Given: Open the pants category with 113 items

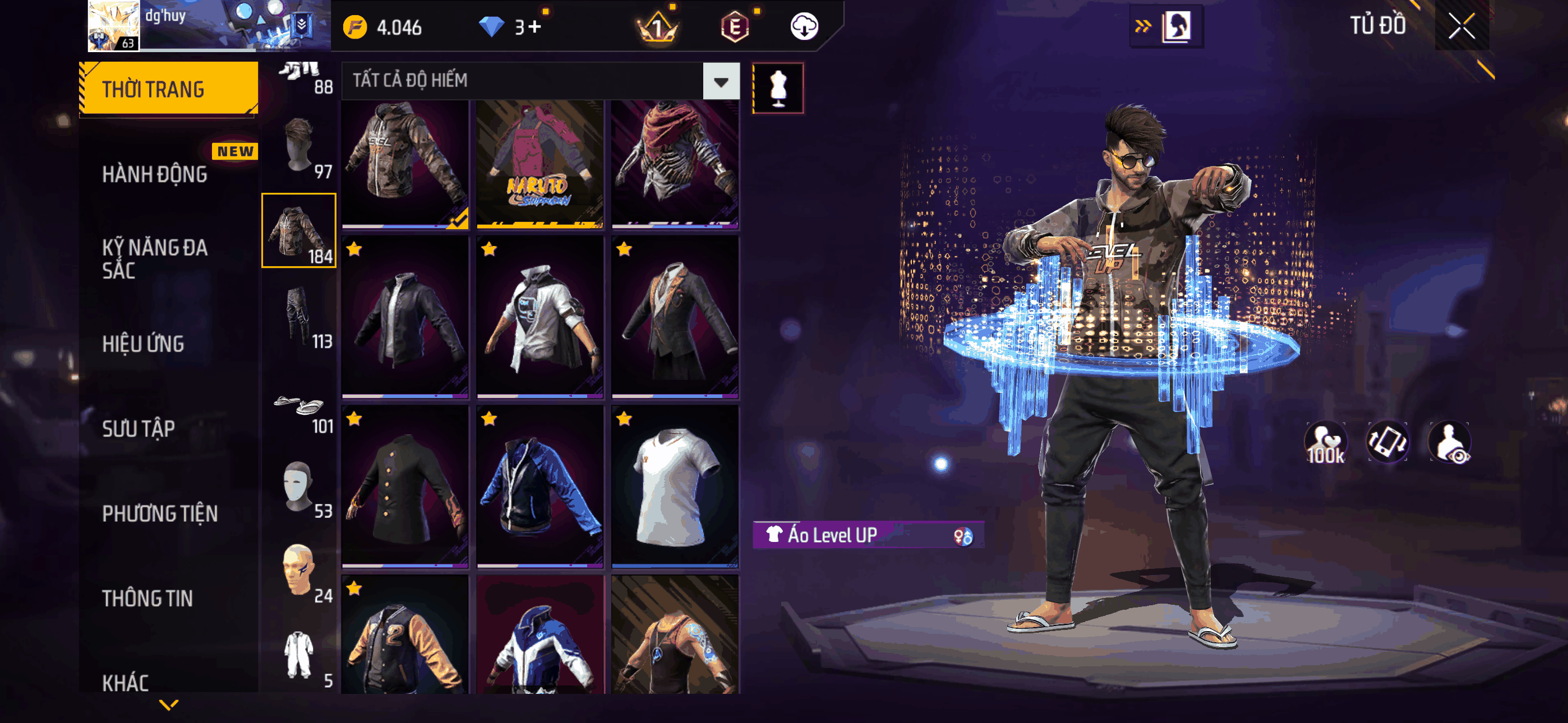Looking at the screenshot, I should 299,317.
